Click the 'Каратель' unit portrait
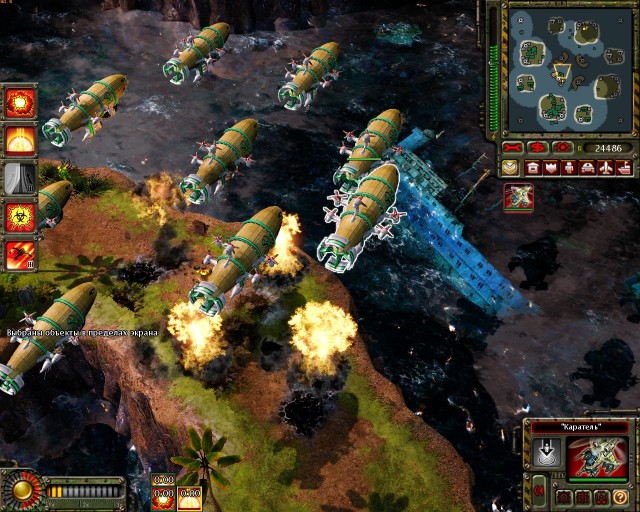640x512 pixels. pos(597,459)
